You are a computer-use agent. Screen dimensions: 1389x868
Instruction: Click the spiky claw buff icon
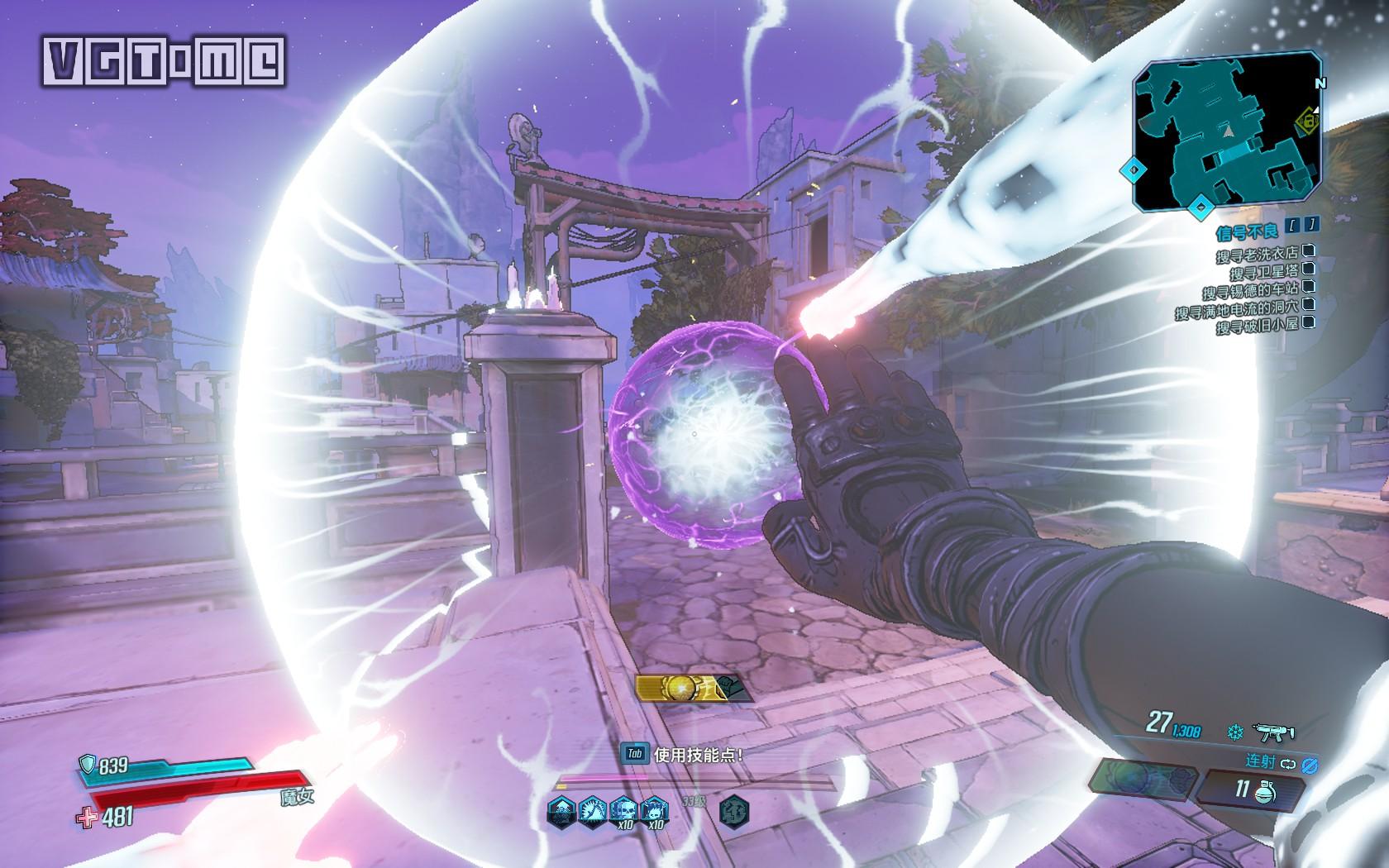(593, 810)
